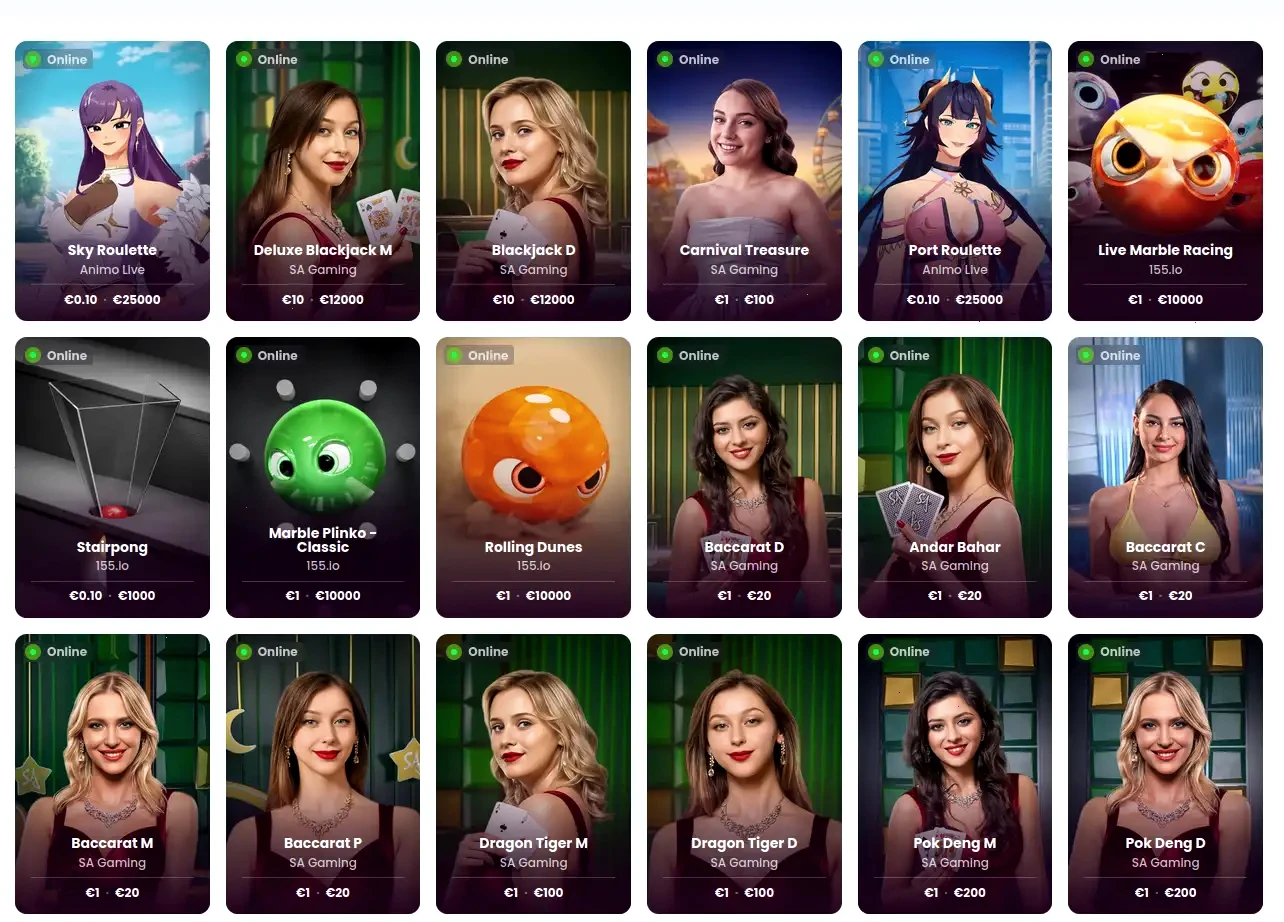This screenshot has width=1284, height=922.
Task: Click the Animo Live provider under Port Roulette
Action: pyautogui.click(x=954, y=269)
